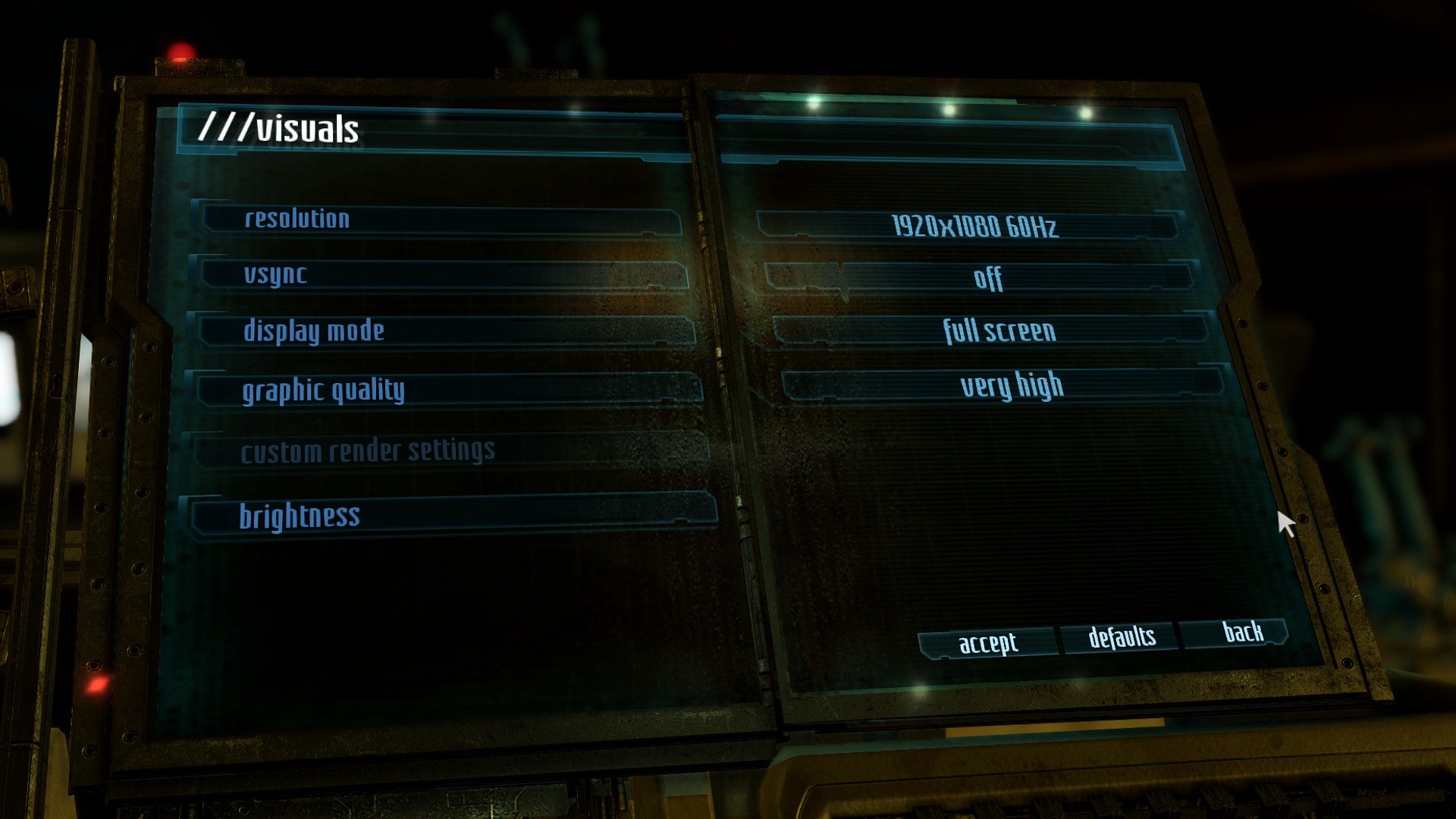Toggle the vsync off value
The height and width of the screenshot is (819, 1456).
coord(986,278)
